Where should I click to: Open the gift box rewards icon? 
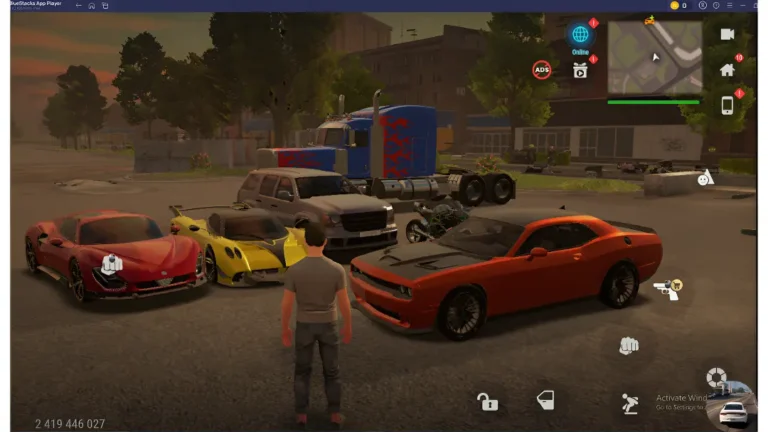580,69
